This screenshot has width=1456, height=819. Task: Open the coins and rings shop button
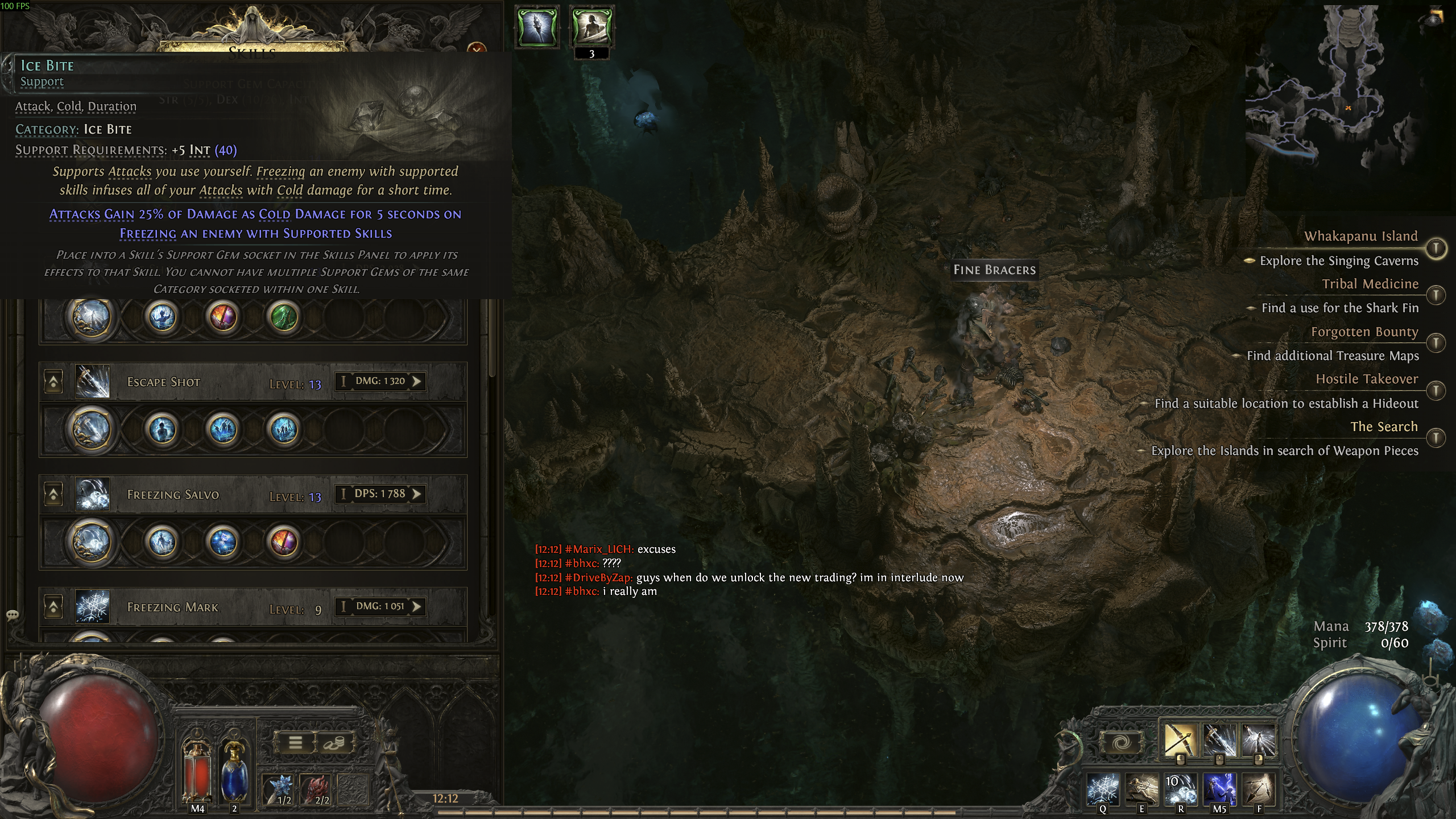click(334, 743)
